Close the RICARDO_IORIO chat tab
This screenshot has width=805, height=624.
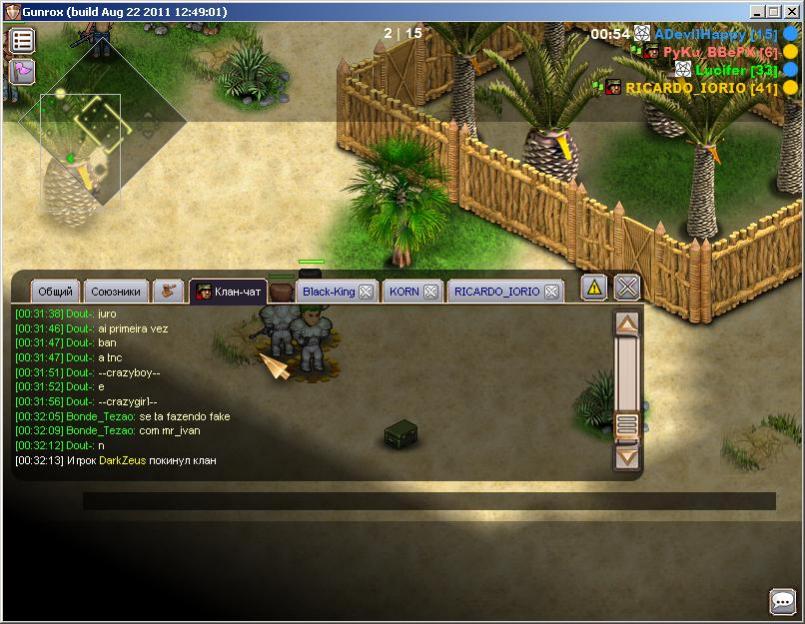point(550,292)
